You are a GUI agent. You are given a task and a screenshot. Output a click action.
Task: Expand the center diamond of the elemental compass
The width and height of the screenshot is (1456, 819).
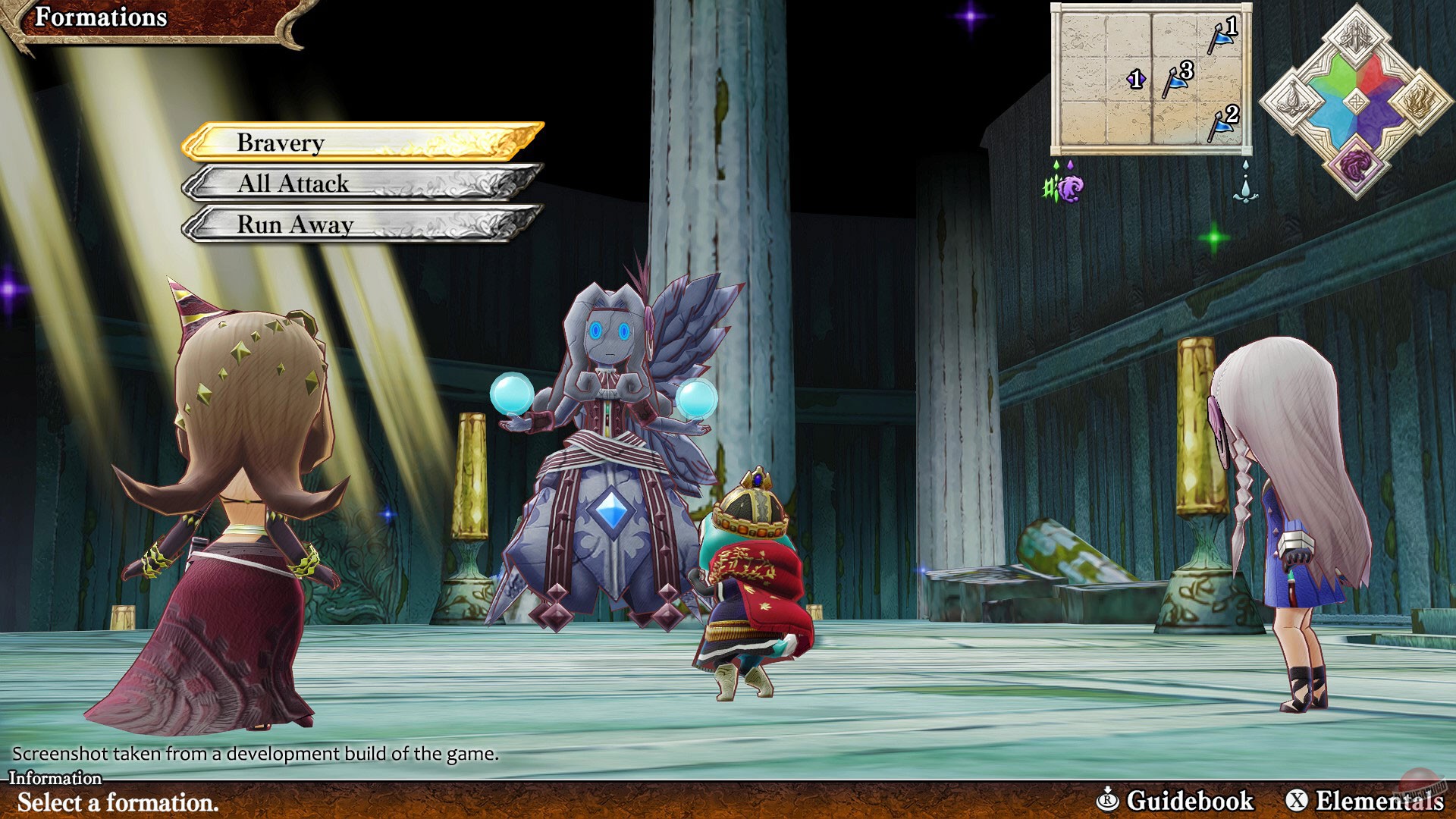click(1355, 102)
